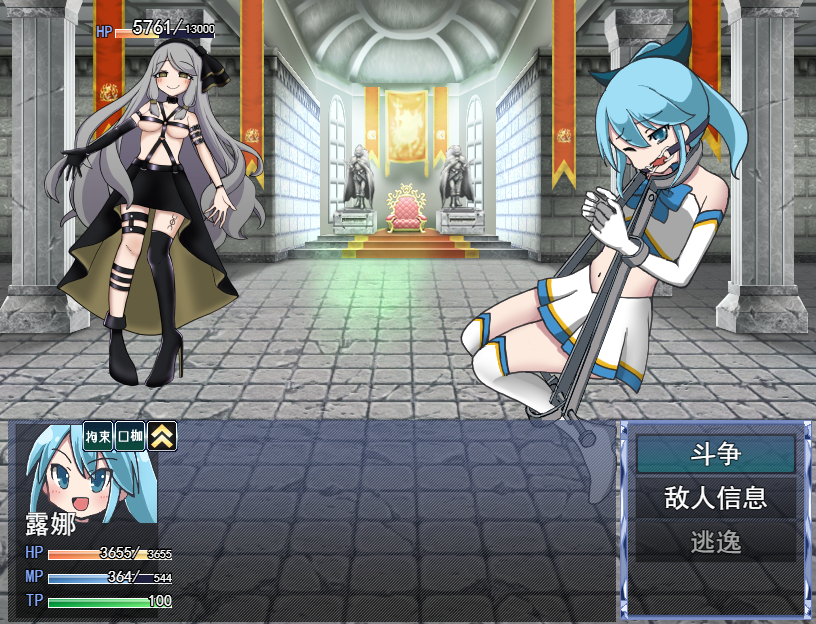
Task: Click the 拘束 status icon
Action: click(x=98, y=436)
